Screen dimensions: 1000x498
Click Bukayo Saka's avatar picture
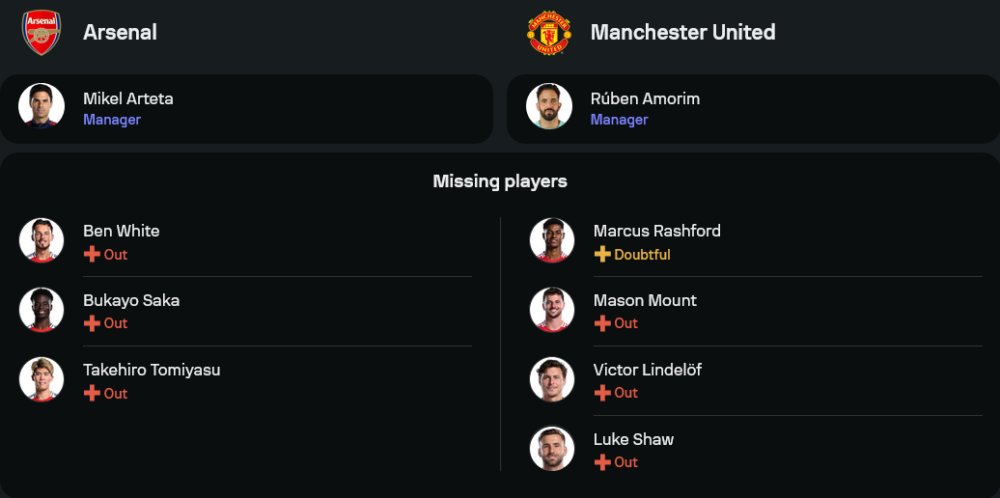coord(41,310)
